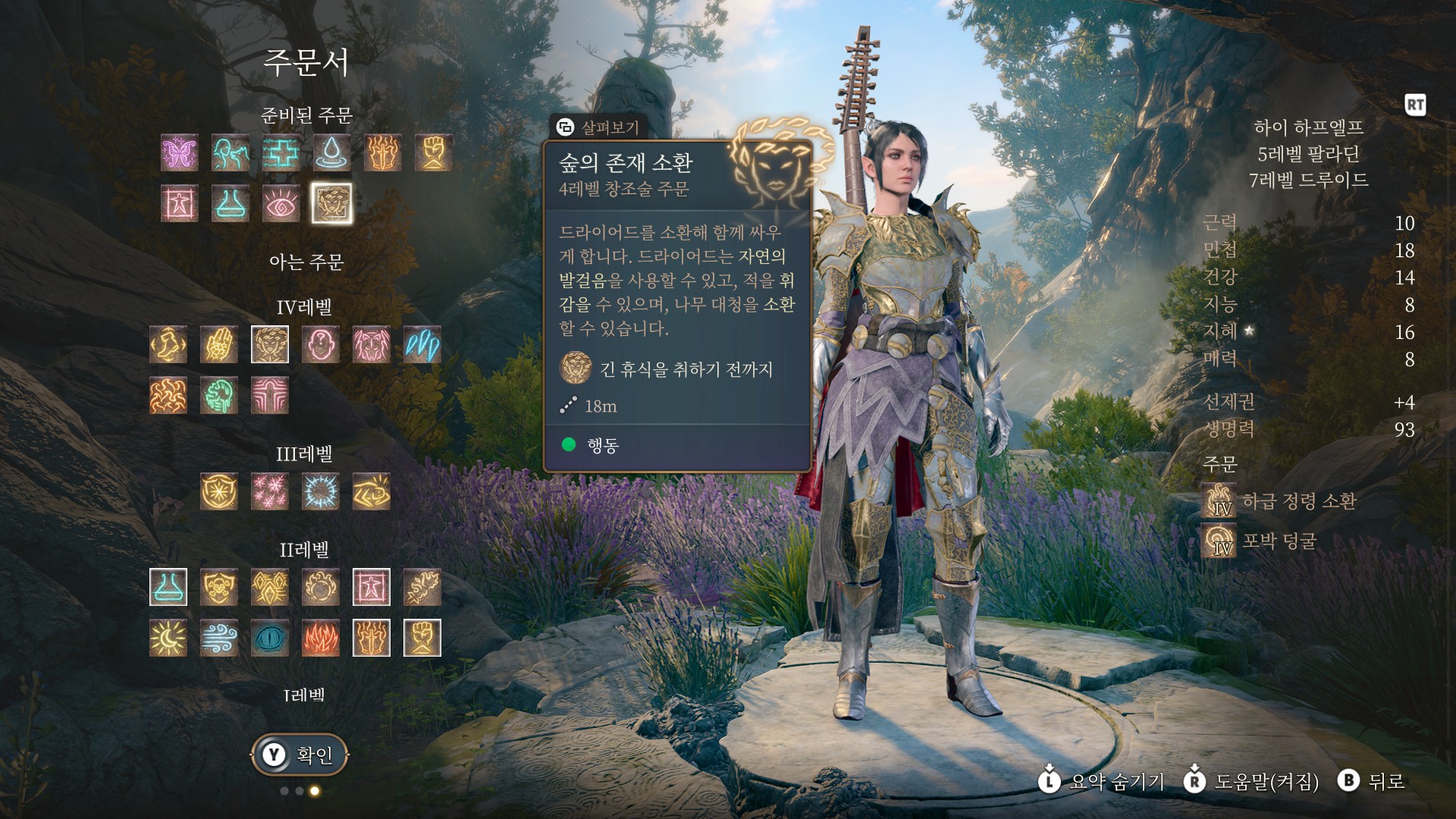
Task: Choose the crescent moon sunburst spell
Action: coord(168,638)
